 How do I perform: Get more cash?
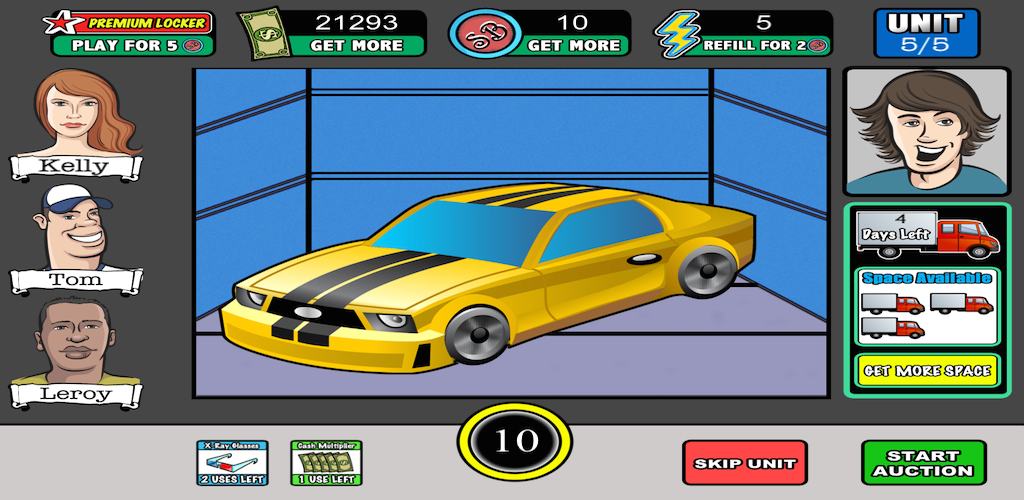(356, 45)
